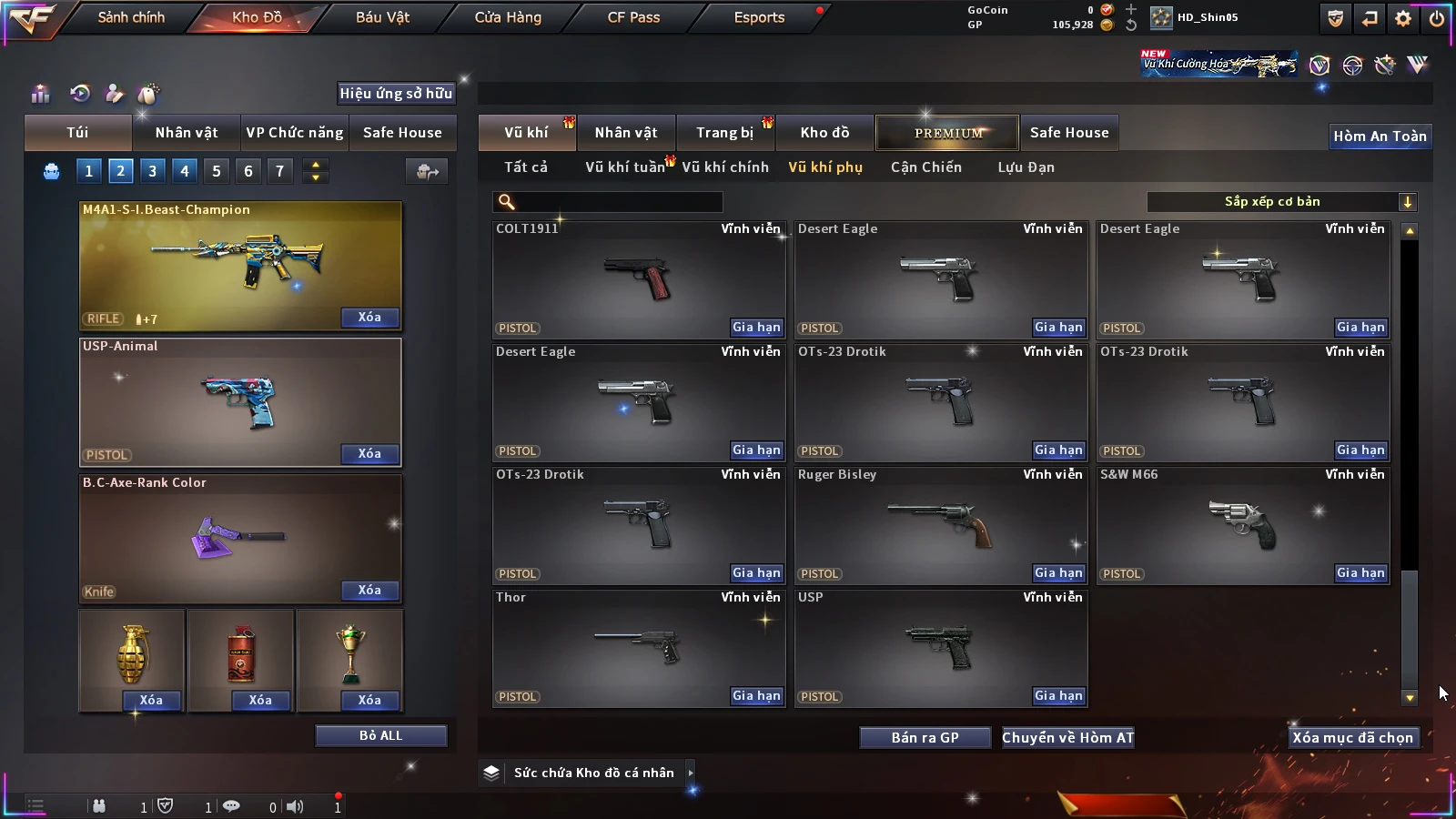This screenshot has height=819, width=1456.
Task: Show the Vũ khí chính category
Action: [725, 167]
